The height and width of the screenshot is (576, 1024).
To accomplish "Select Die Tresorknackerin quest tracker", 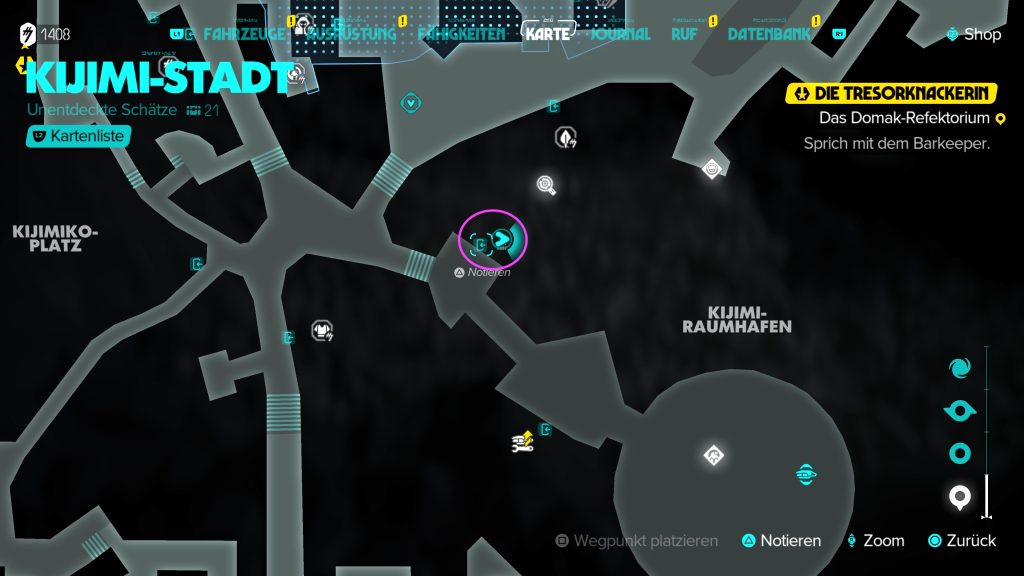I will 892,94.
